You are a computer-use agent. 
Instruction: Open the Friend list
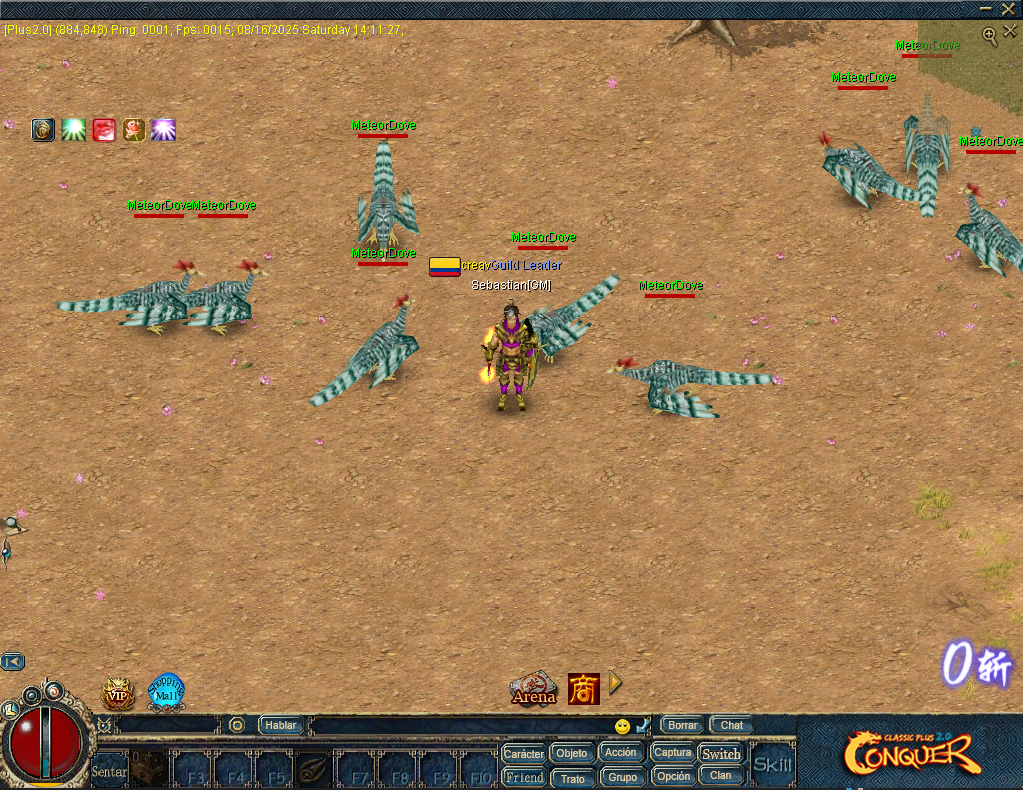524,777
